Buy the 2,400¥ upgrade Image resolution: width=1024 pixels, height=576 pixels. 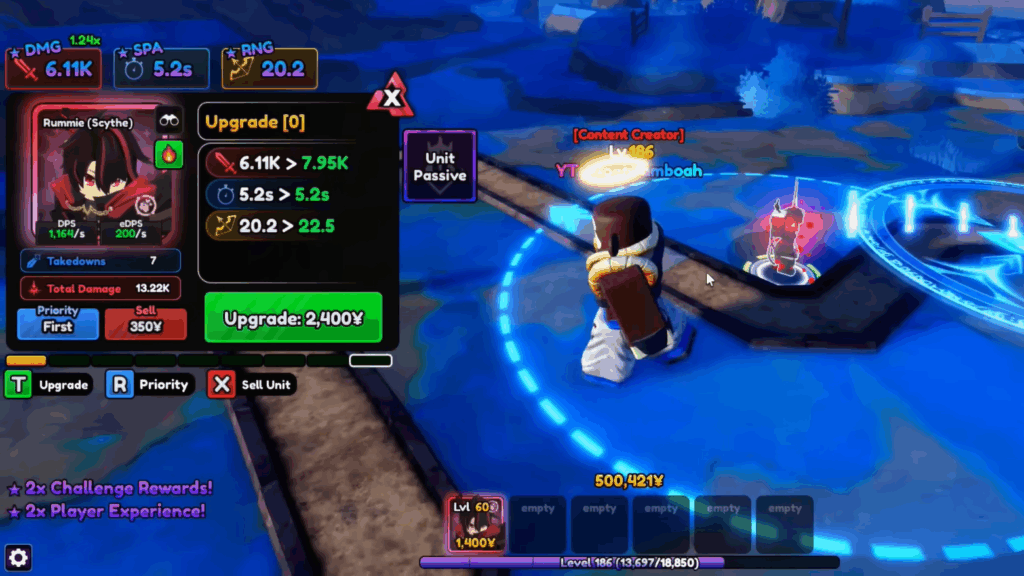coord(293,318)
